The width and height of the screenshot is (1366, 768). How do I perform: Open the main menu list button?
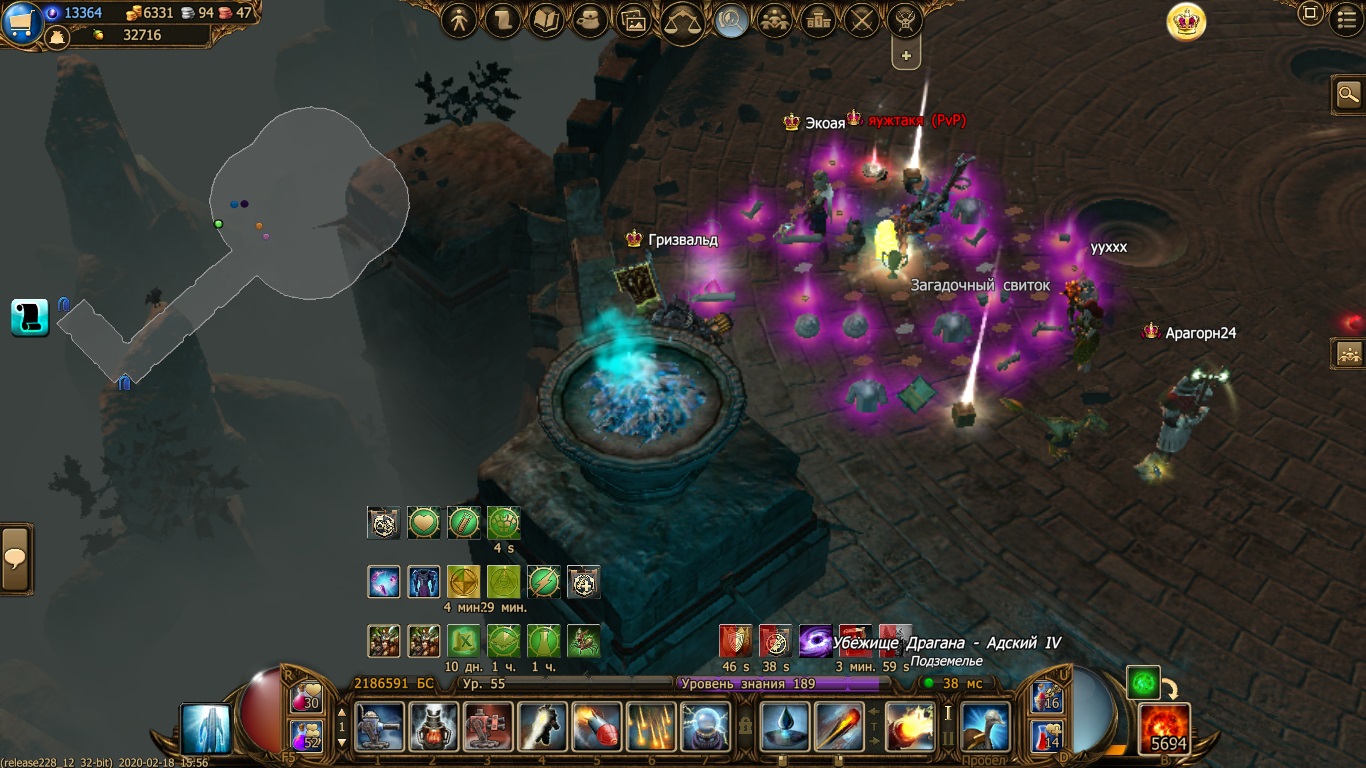point(1347,15)
